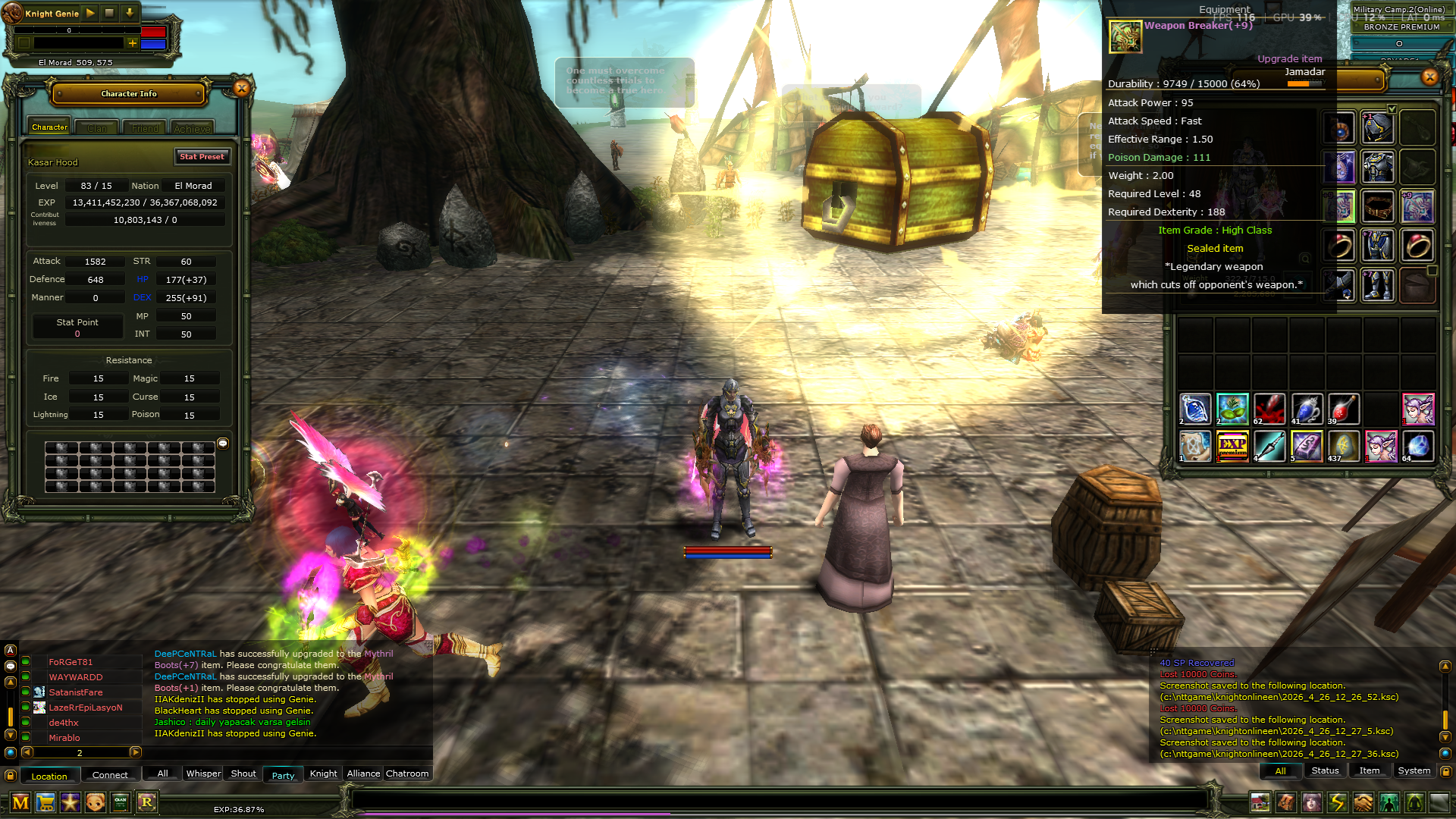Click the house town icon on bottom-right bar

pos(1260,802)
